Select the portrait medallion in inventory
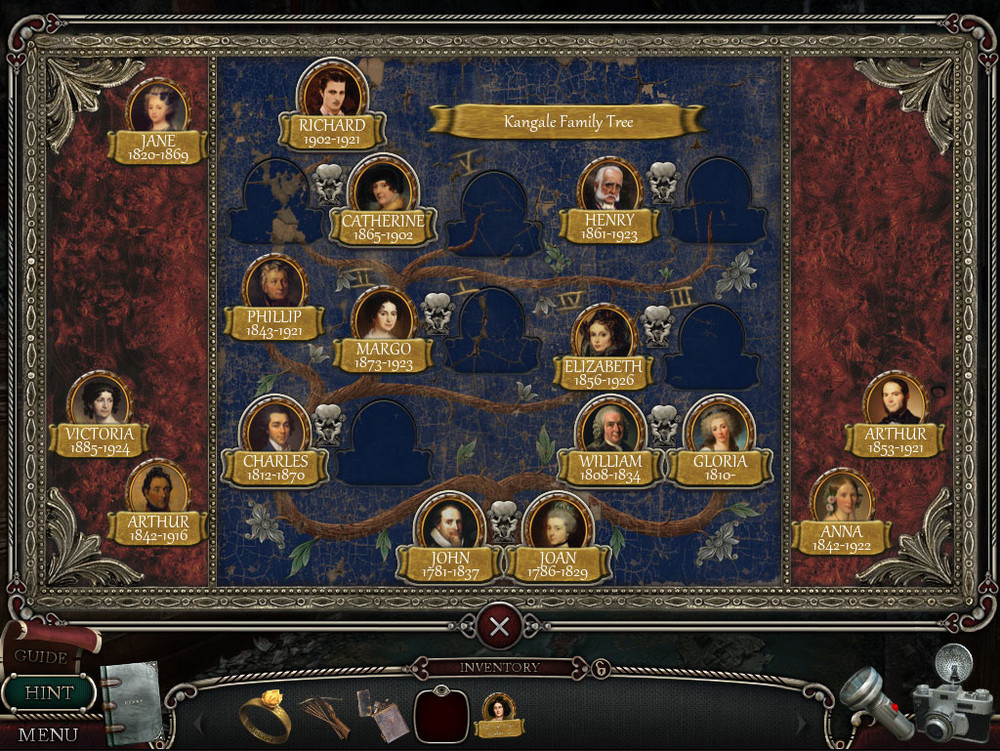 499,712
